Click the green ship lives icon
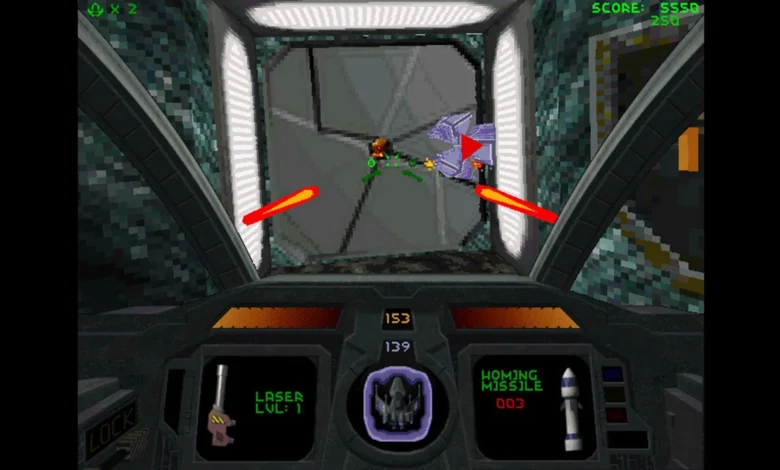This screenshot has width=780, height=470. point(95,9)
